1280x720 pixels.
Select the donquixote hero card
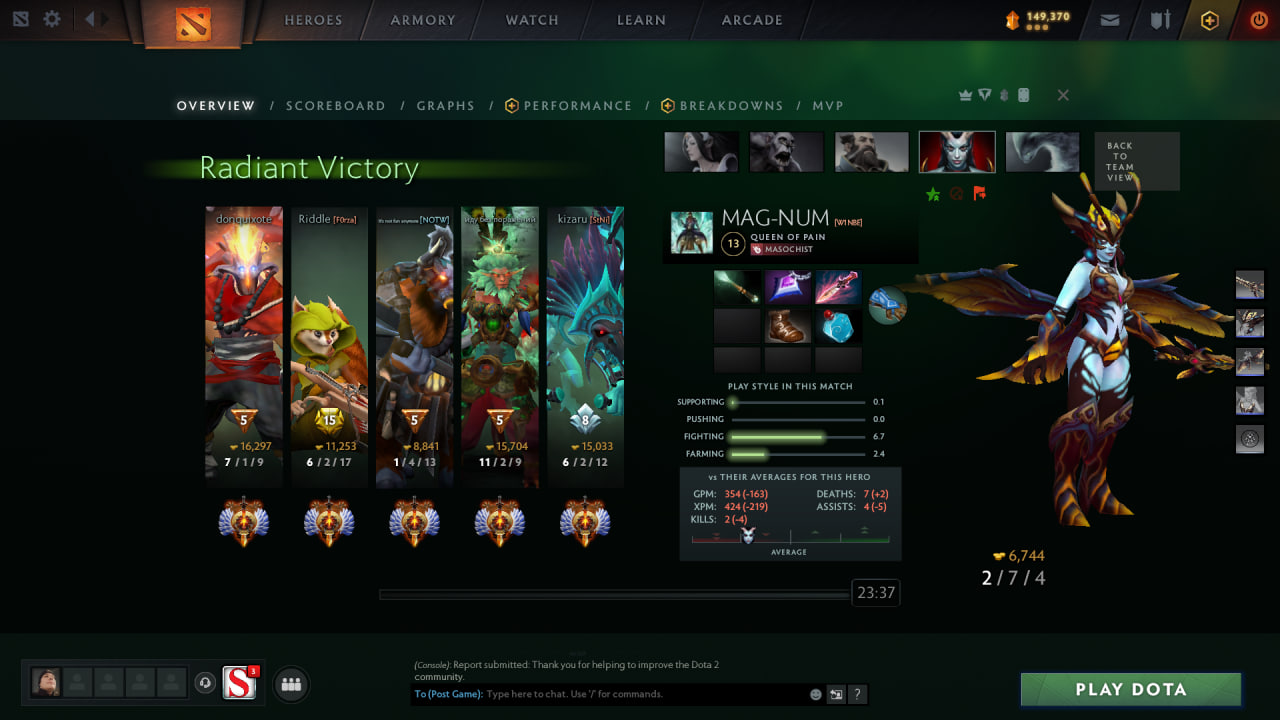click(x=244, y=347)
